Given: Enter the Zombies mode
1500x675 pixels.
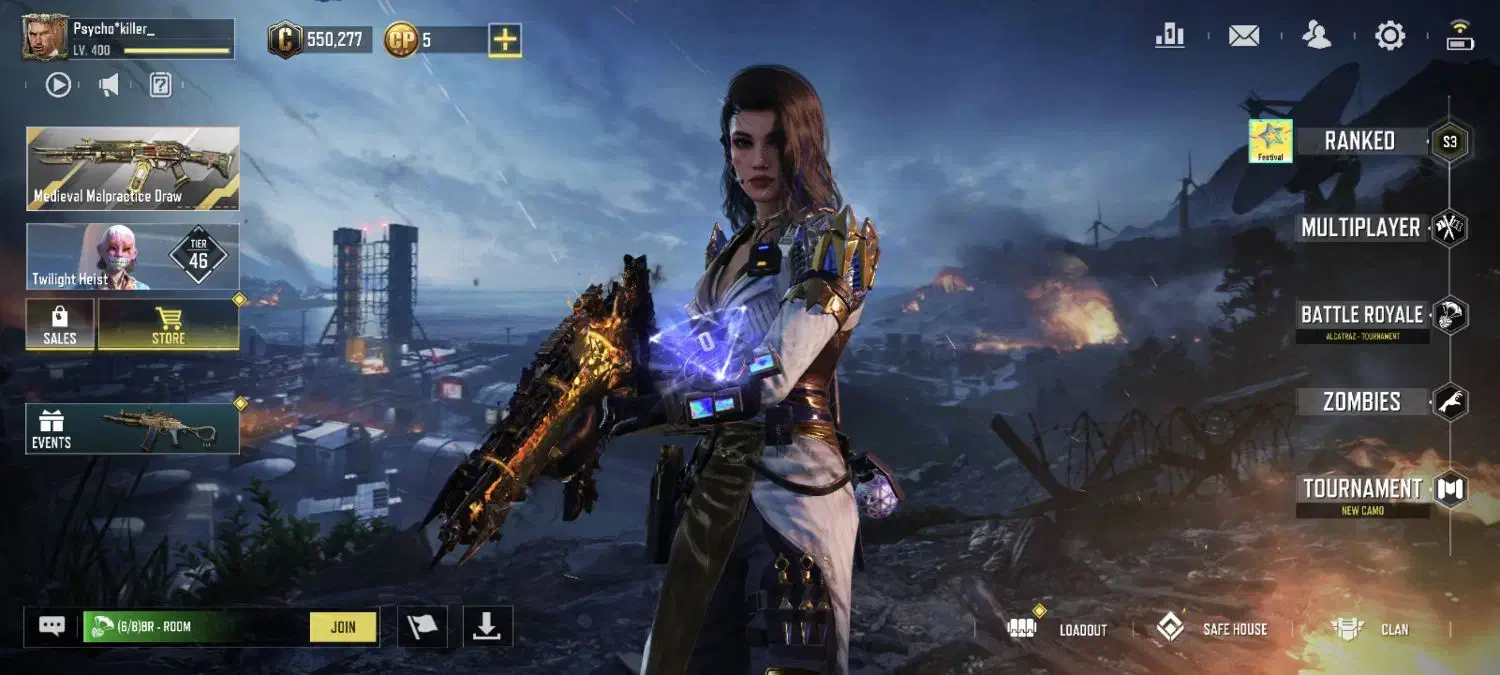Looking at the screenshot, I should (x=1362, y=402).
